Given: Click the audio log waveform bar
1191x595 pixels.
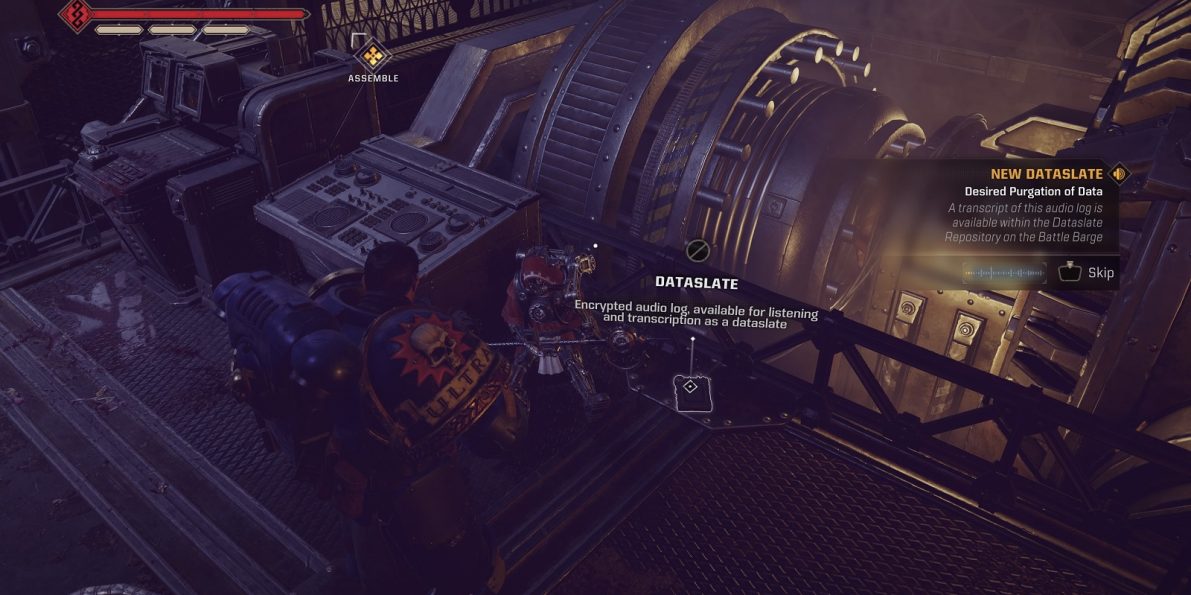Looking at the screenshot, I should (1003, 273).
